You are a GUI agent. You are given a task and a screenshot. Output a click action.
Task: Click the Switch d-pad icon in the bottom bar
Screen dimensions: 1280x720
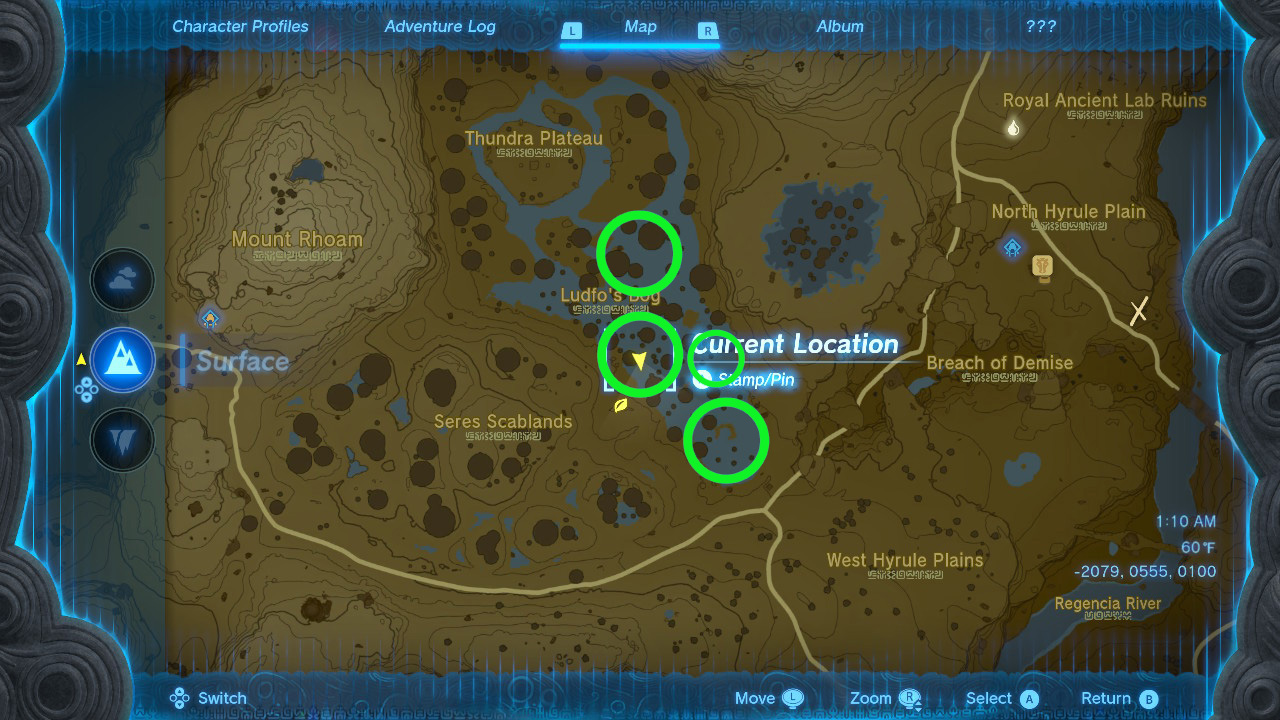[178, 697]
